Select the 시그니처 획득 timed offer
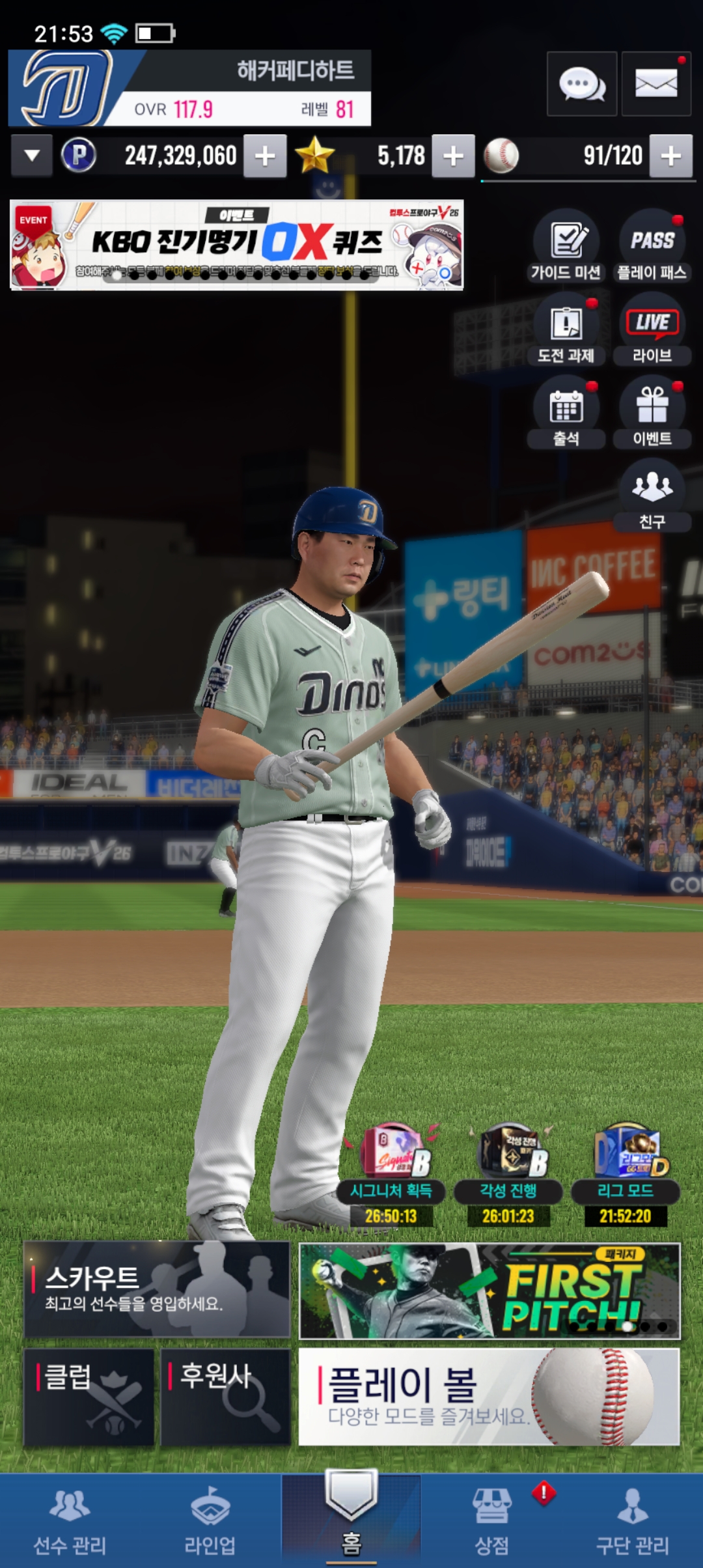Viewport: 703px width, 1568px height. point(391,1172)
